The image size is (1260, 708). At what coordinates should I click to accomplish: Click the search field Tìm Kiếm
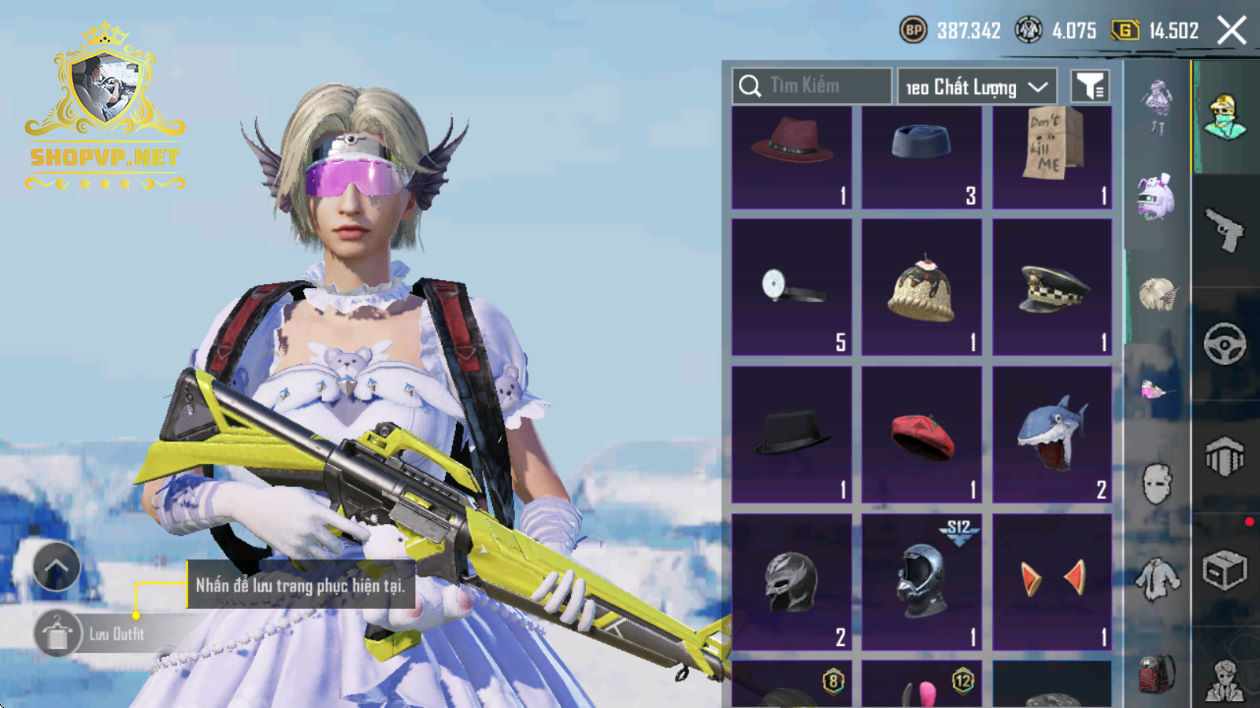pyautogui.click(x=812, y=87)
